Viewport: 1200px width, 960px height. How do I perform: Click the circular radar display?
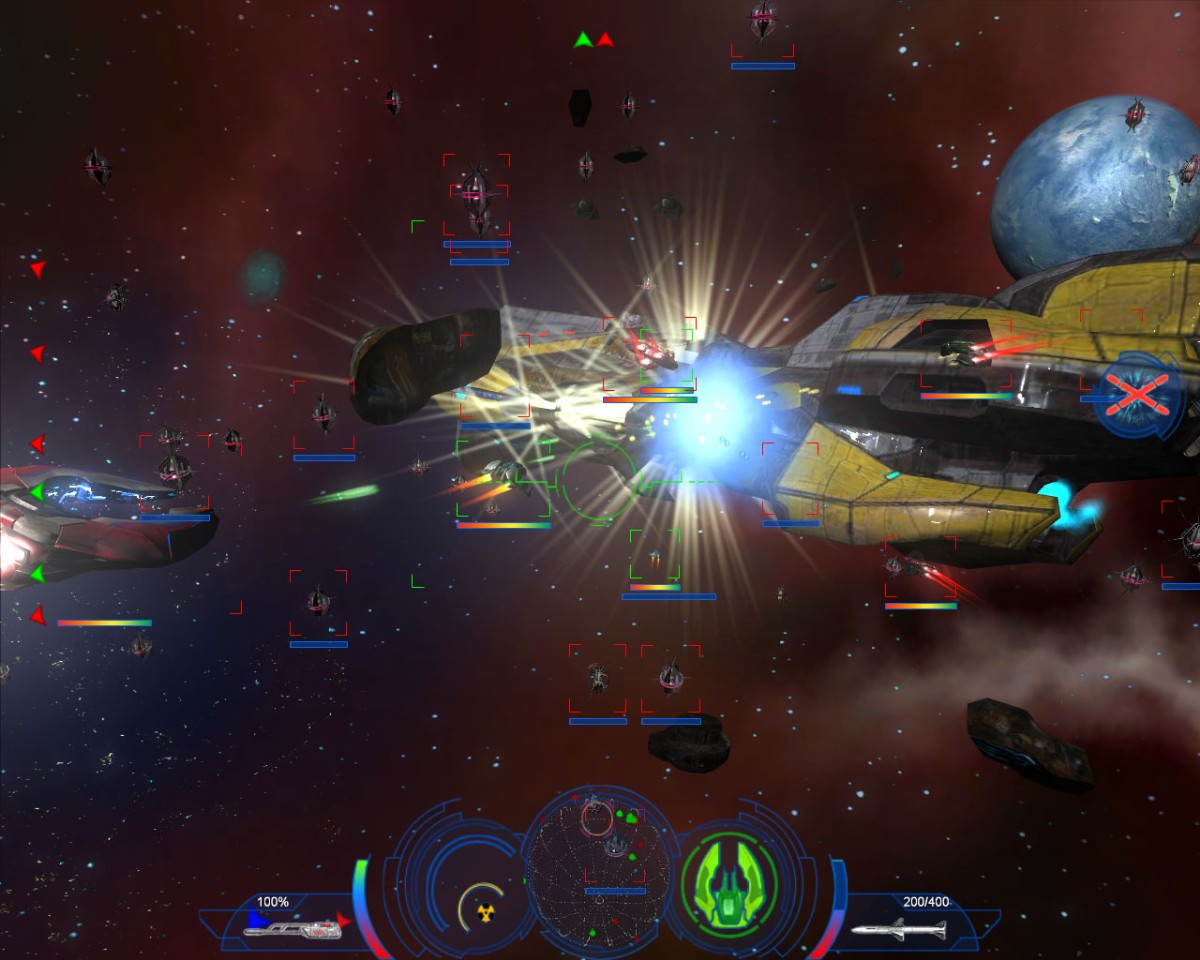point(599,872)
